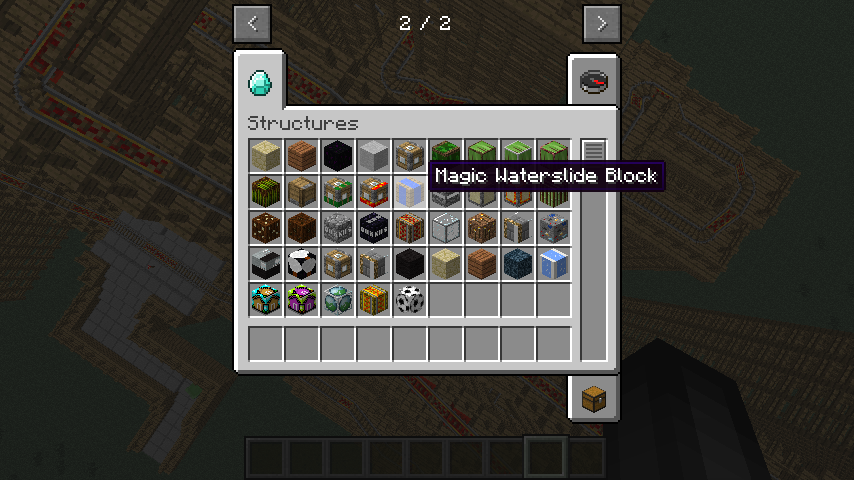
Task: Select the green glass sphere block
Action: [339, 300]
